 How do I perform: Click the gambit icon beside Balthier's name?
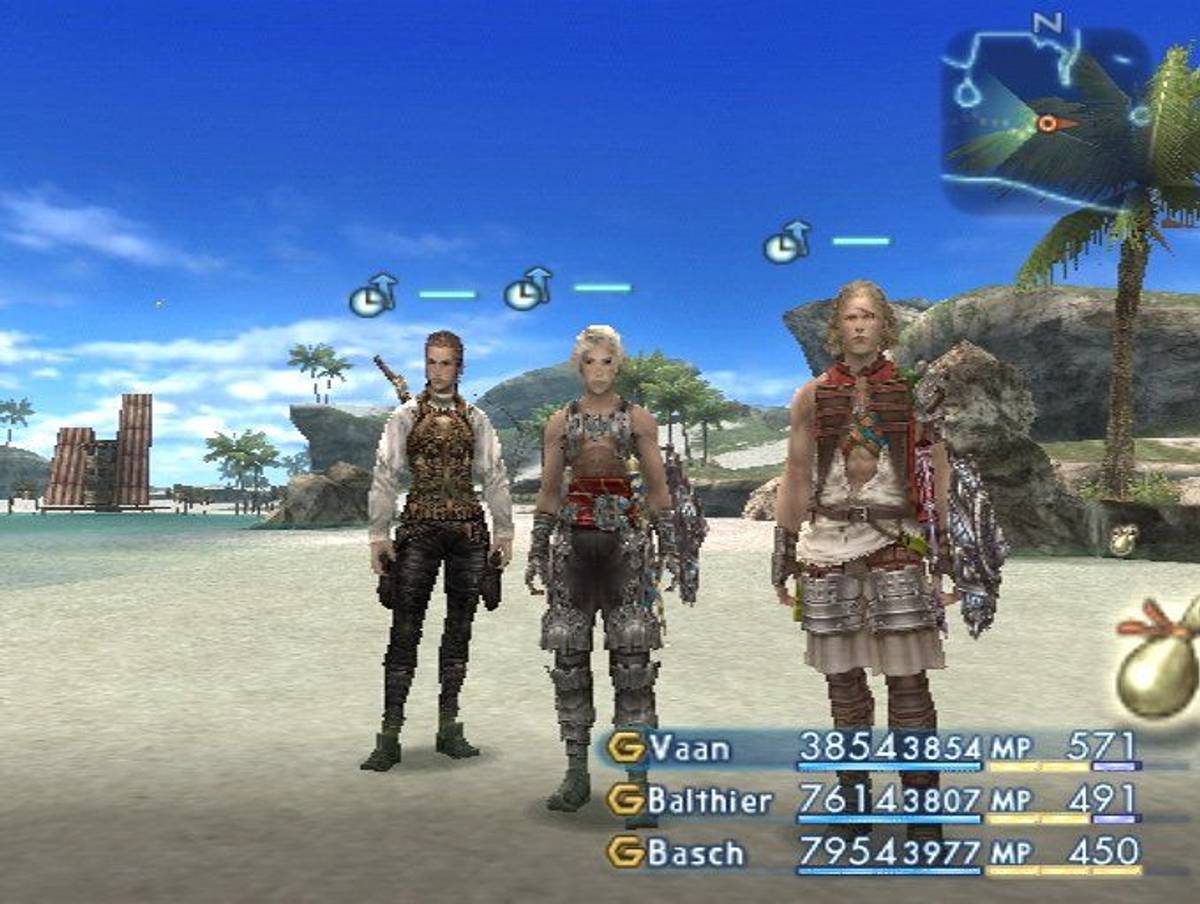[x=626, y=800]
